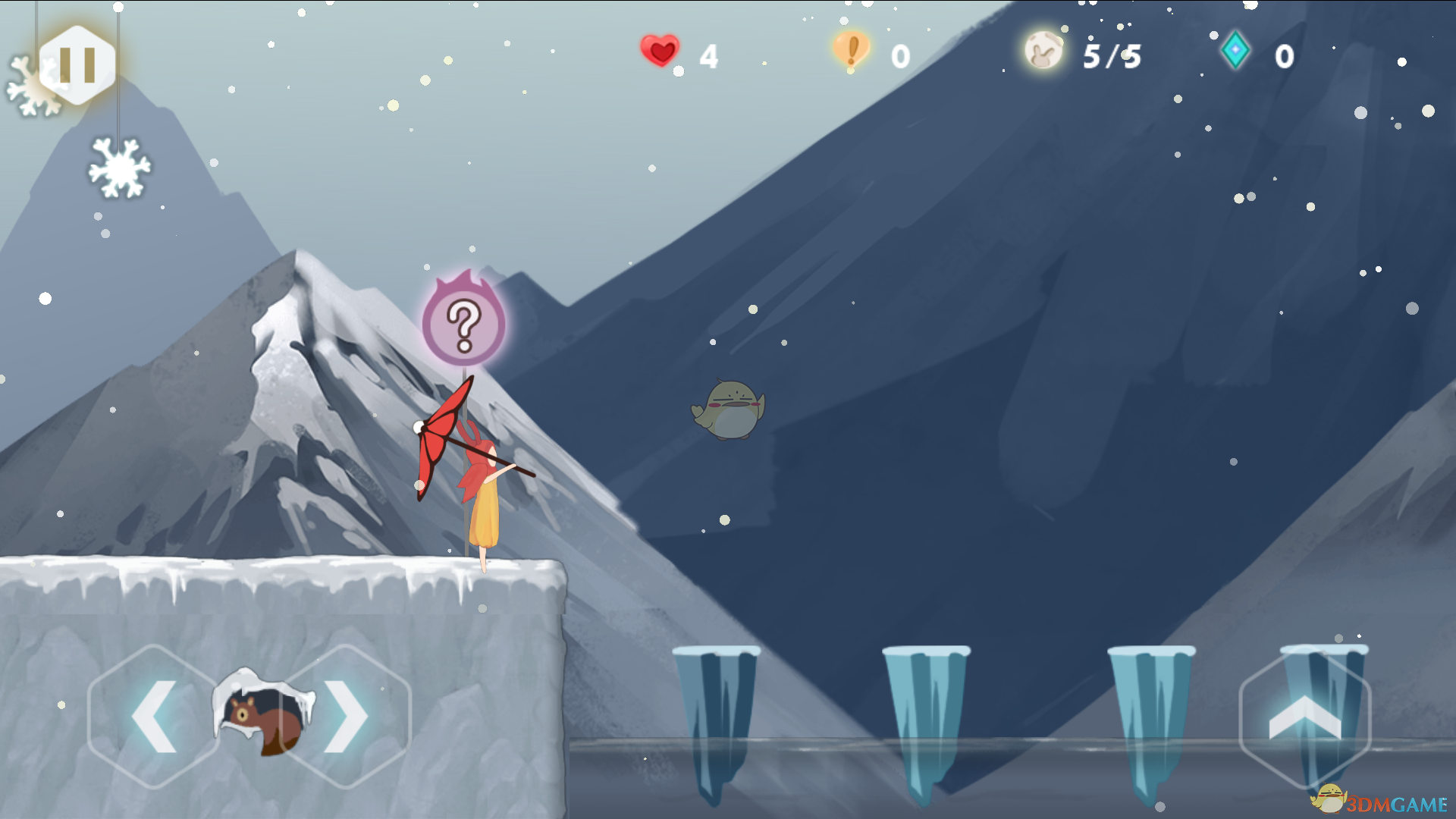This screenshot has height=819, width=1456.
Task: Tap the right arrow move button
Action: pos(345,717)
